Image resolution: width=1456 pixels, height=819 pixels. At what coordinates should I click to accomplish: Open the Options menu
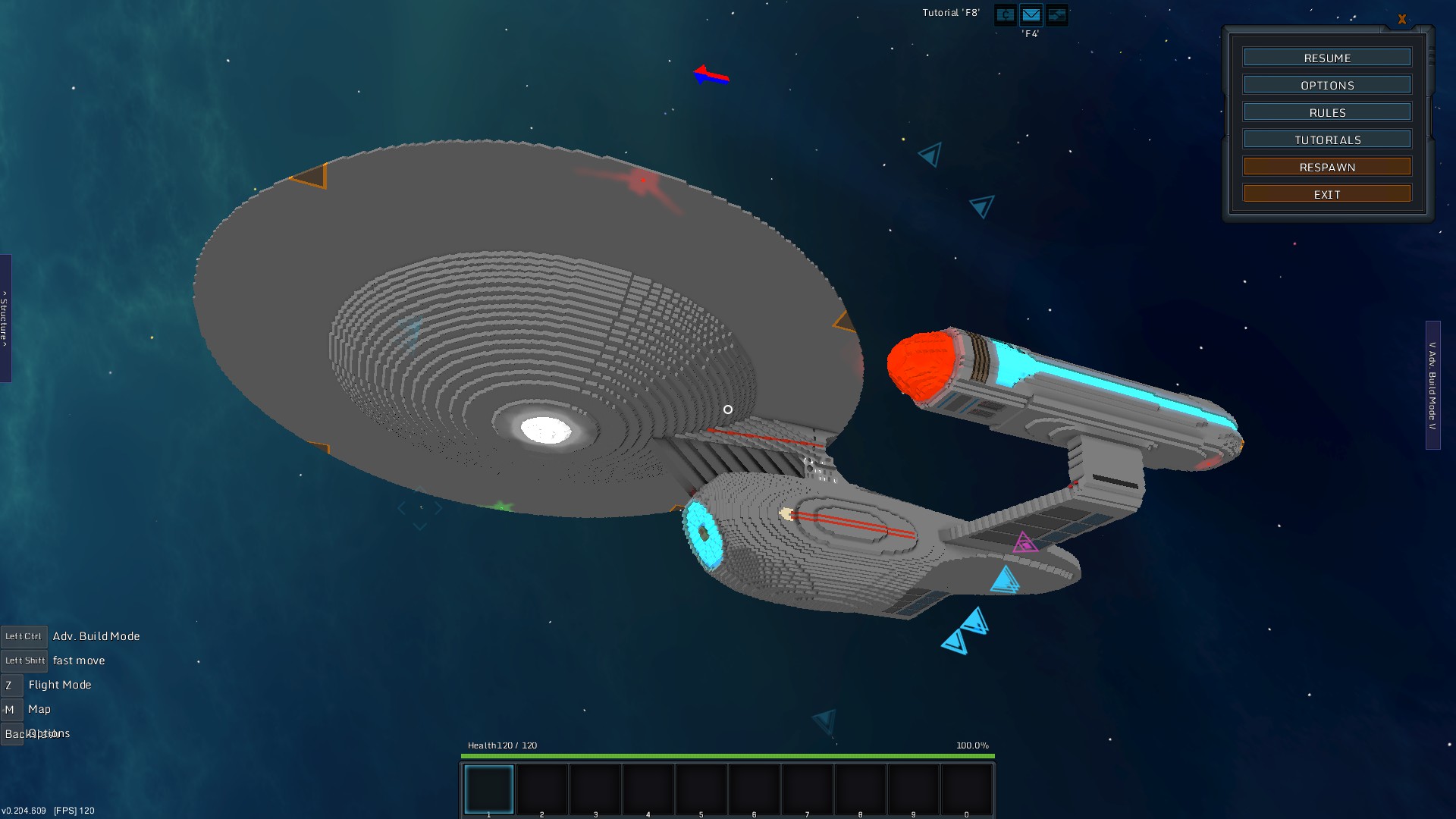1327,85
